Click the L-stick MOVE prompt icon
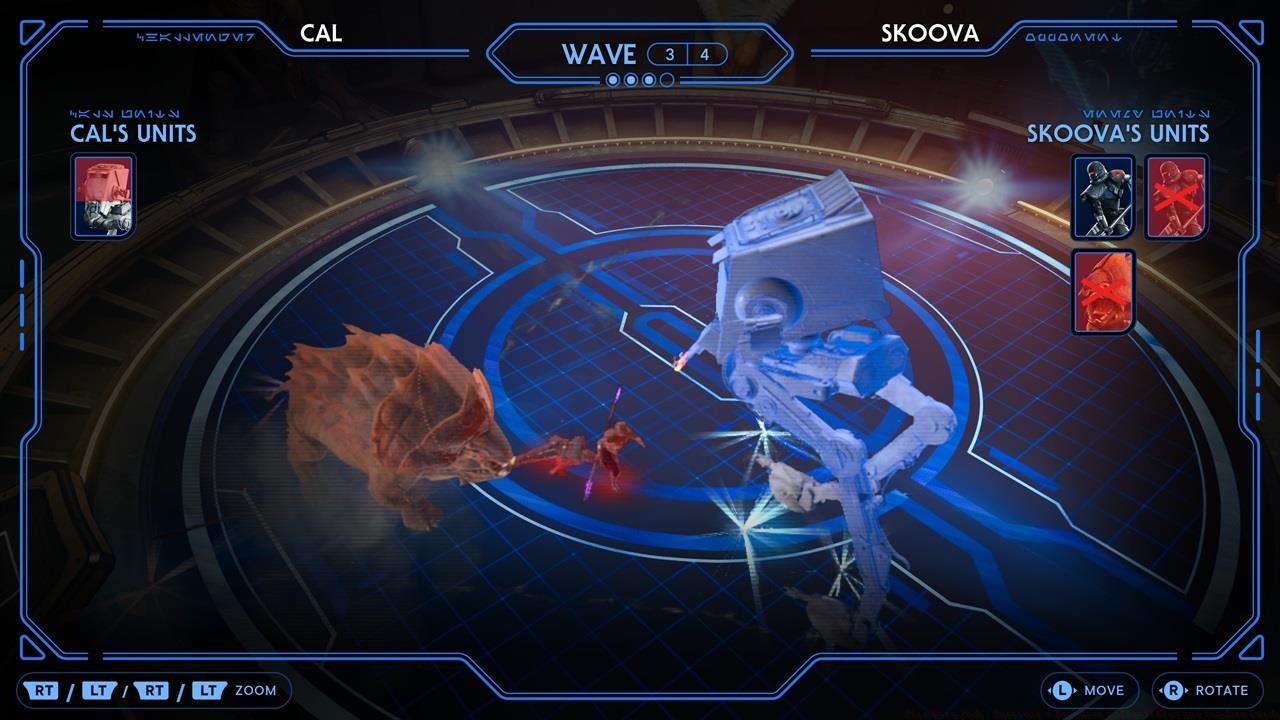This screenshot has height=720, width=1280. 1063,690
